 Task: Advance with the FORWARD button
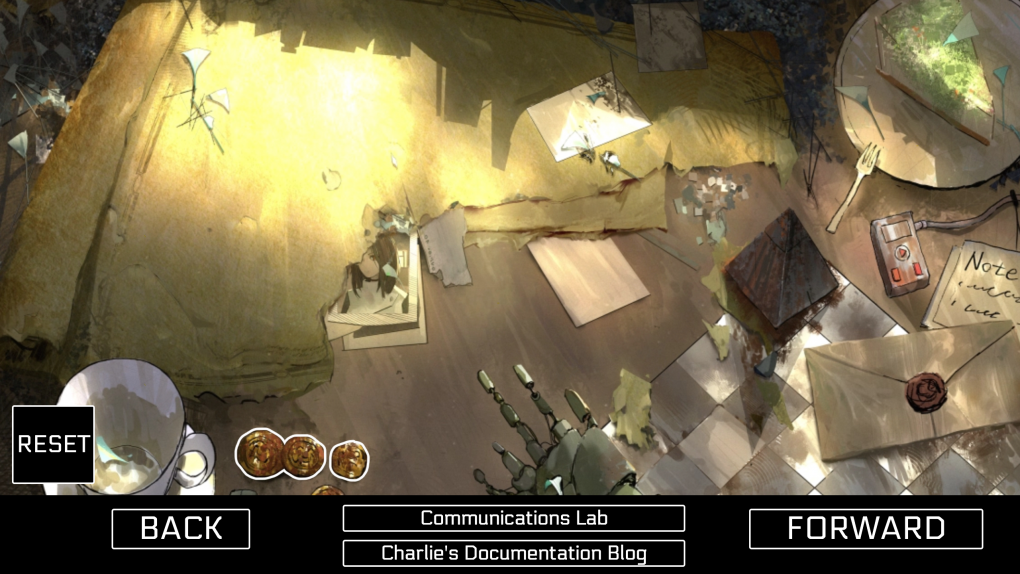coord(865,528)
